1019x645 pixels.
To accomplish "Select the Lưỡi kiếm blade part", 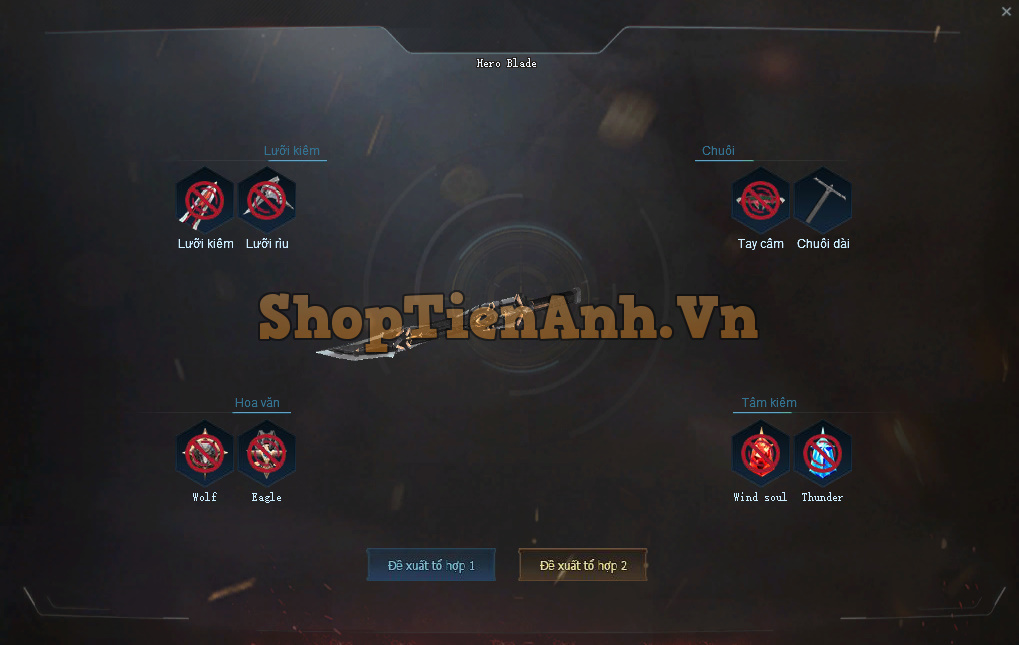I will pos(205,201).
